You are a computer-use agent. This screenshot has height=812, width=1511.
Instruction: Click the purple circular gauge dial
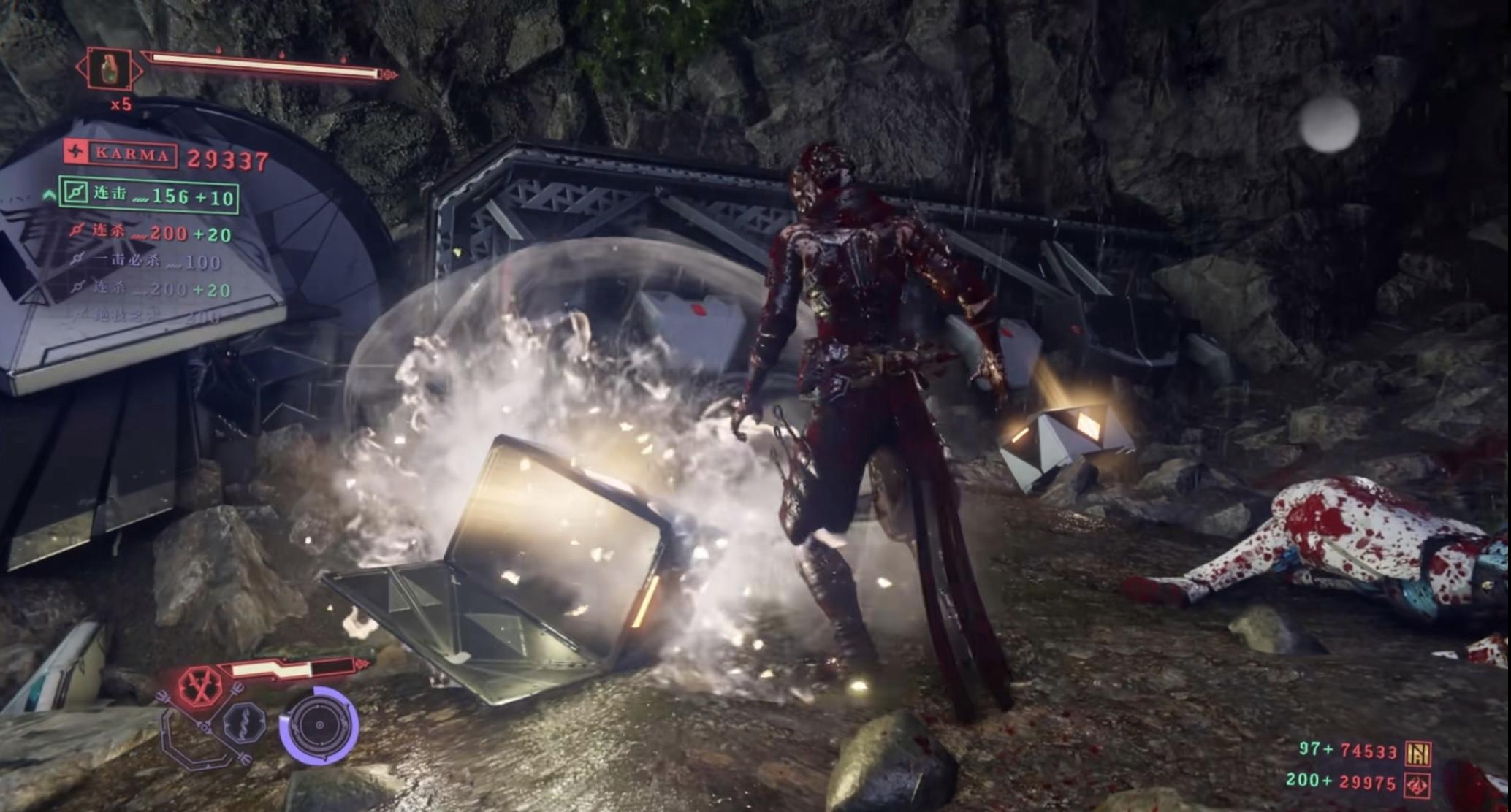coord(319,726)
